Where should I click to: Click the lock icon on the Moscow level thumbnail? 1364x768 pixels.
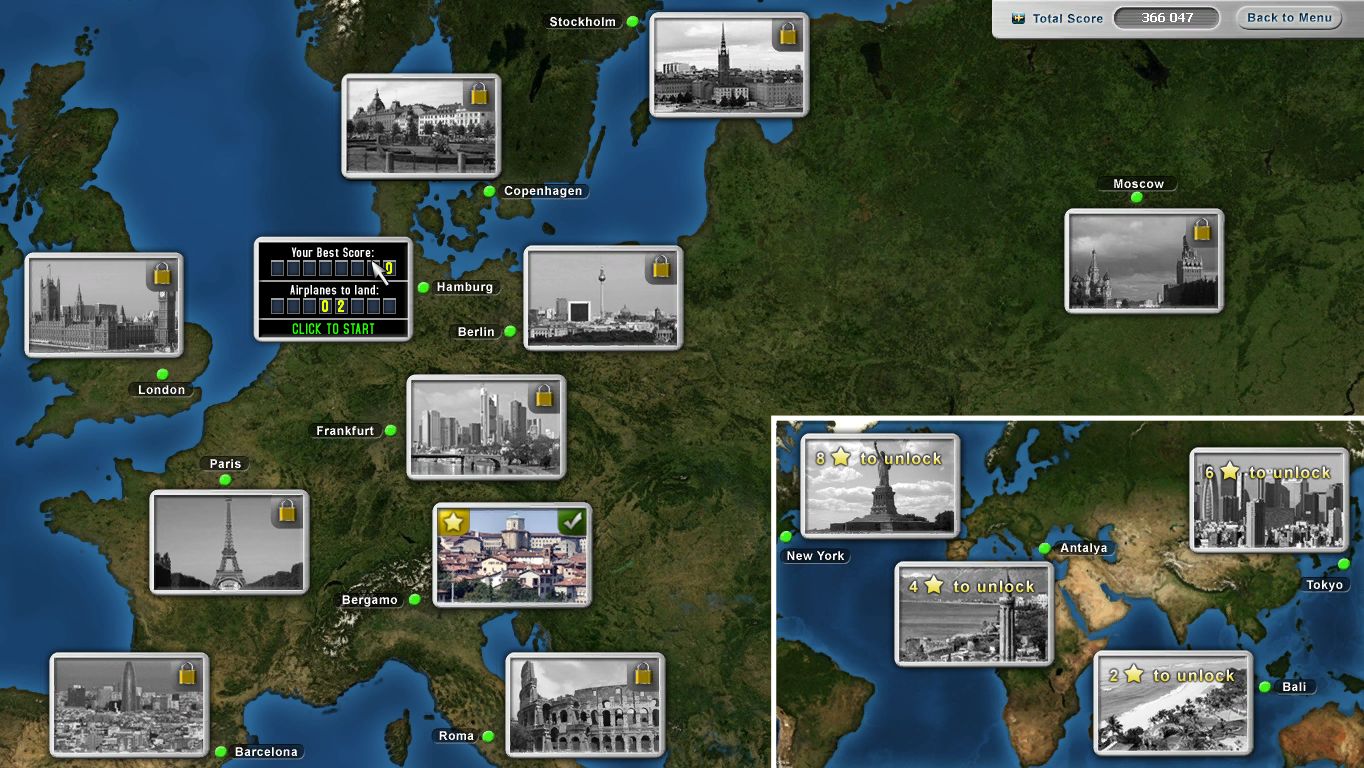[1202, 231]
